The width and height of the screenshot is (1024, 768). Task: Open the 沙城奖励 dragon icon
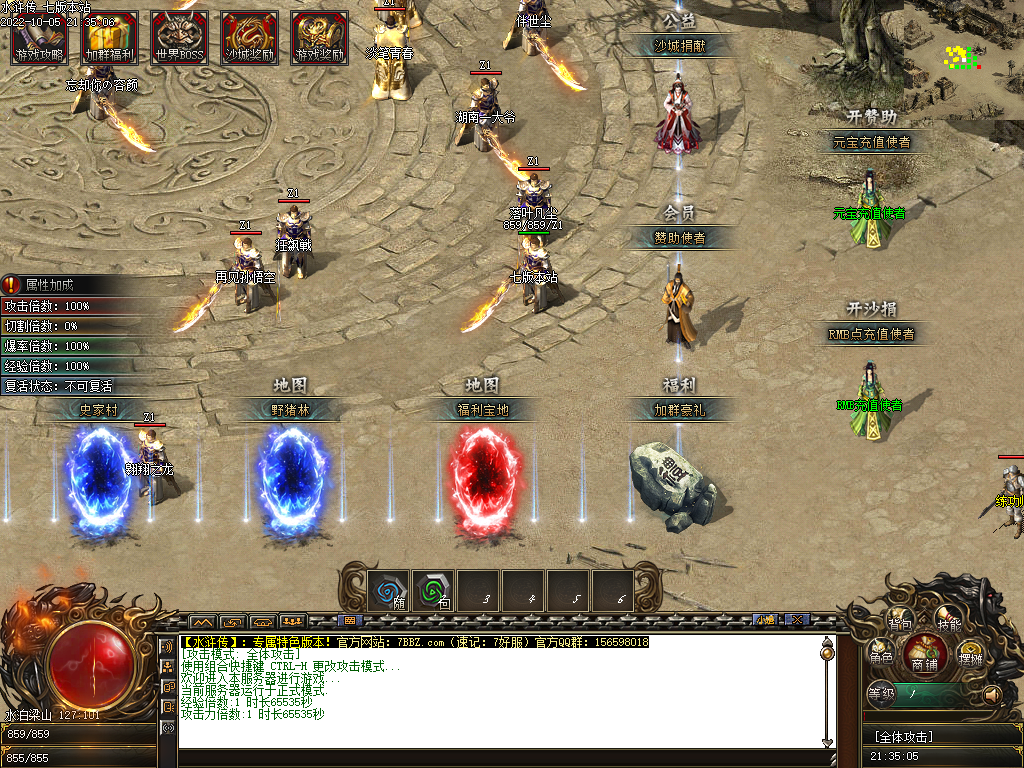(x=250, y=38)
